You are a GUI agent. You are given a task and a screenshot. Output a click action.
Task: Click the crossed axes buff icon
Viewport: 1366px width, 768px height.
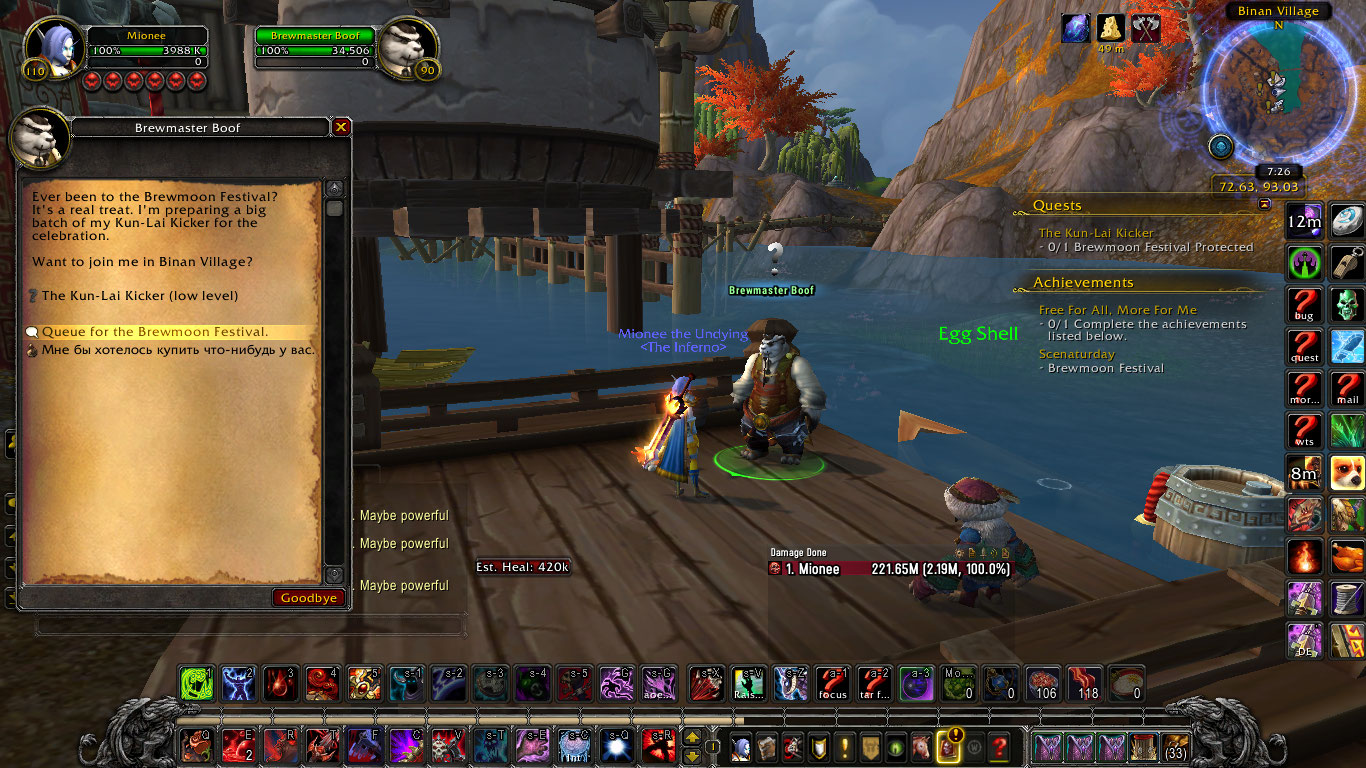(x=1145, y=28)
